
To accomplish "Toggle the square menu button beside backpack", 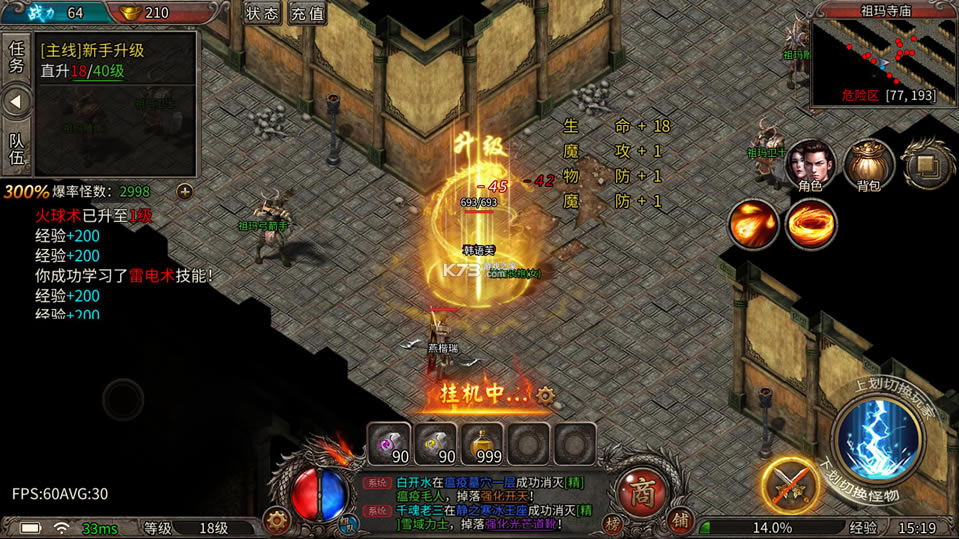I will click(925, 164).
